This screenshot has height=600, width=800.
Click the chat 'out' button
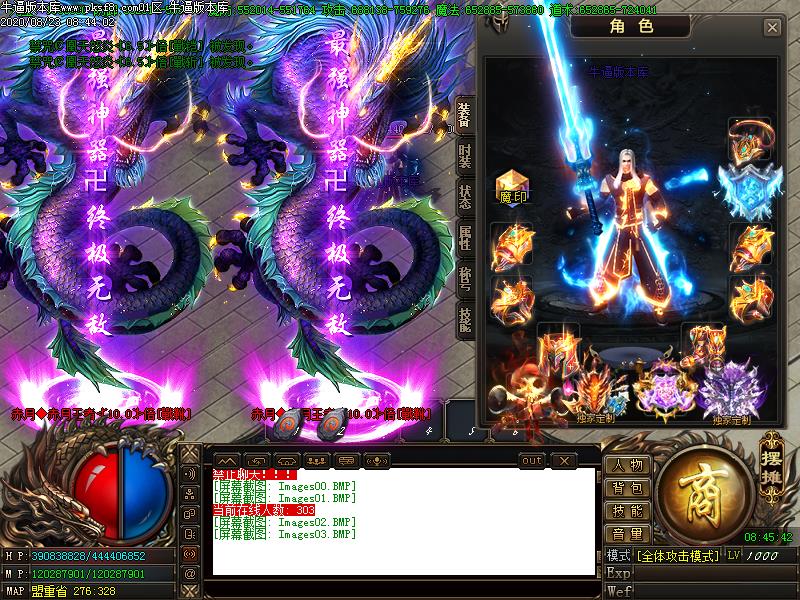[532, 460]
